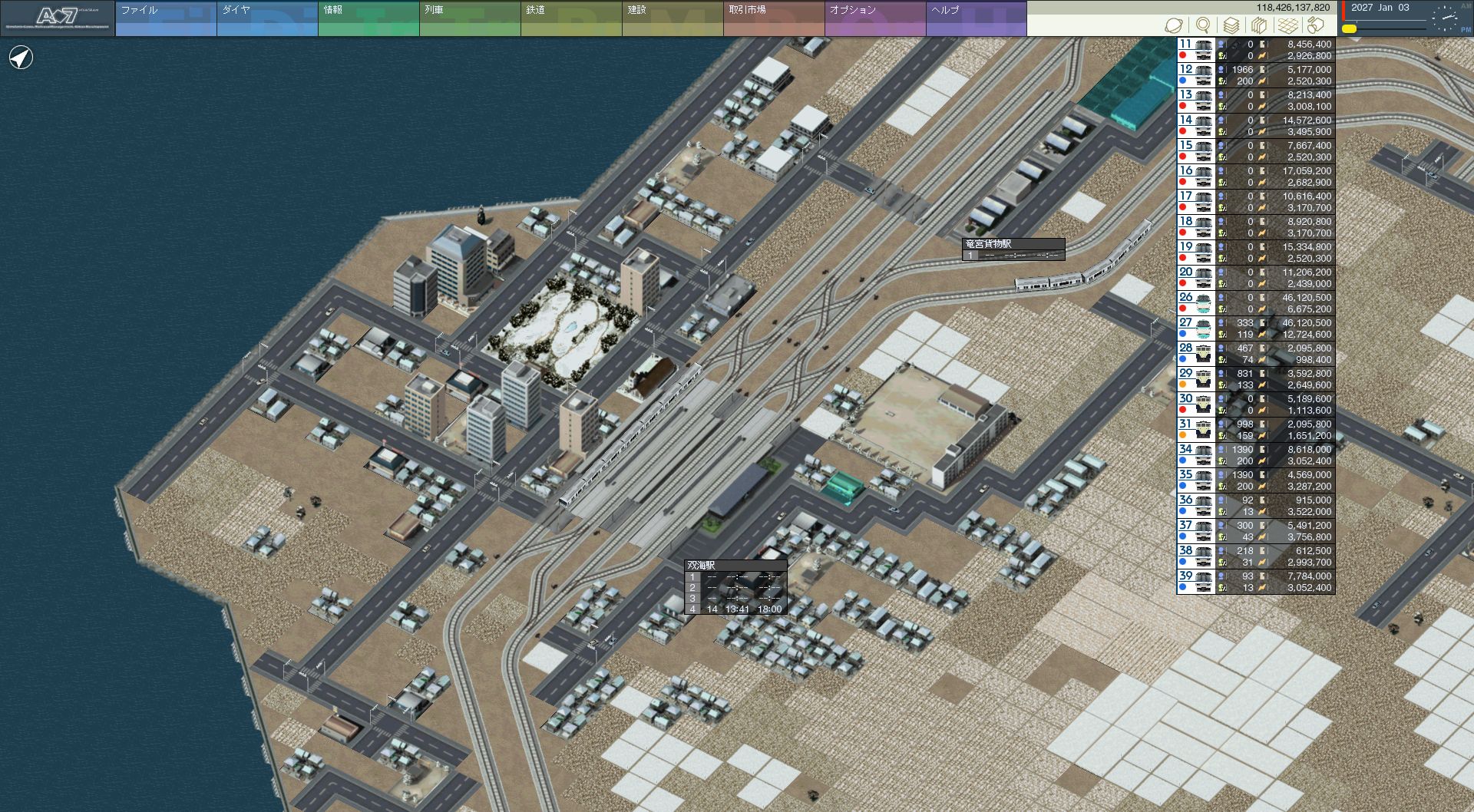Click the magnifying glass icon
Viewport: 1474px width, 812px height.
click(x=1203, y=25)
